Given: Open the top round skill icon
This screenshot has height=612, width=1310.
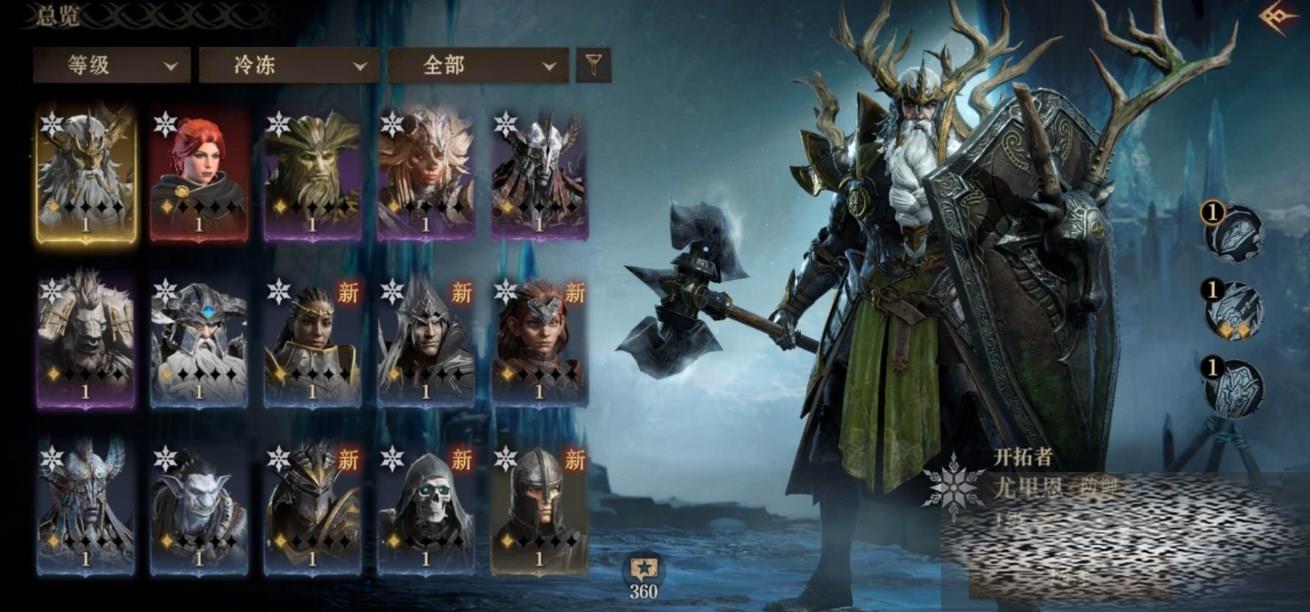Looking at the screenshot, I should pos(1235,232).
